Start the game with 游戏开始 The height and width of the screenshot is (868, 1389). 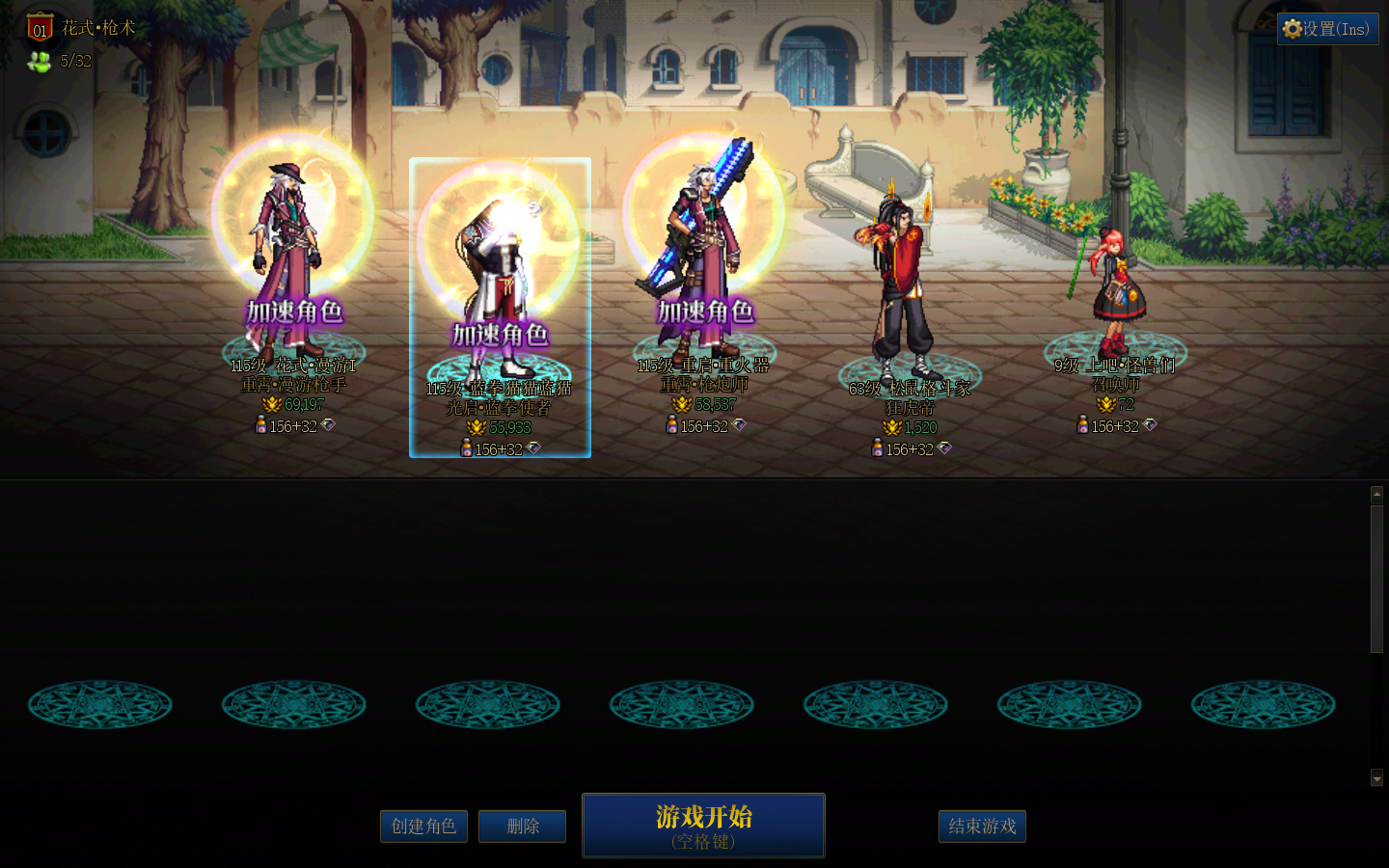[703, 826]
